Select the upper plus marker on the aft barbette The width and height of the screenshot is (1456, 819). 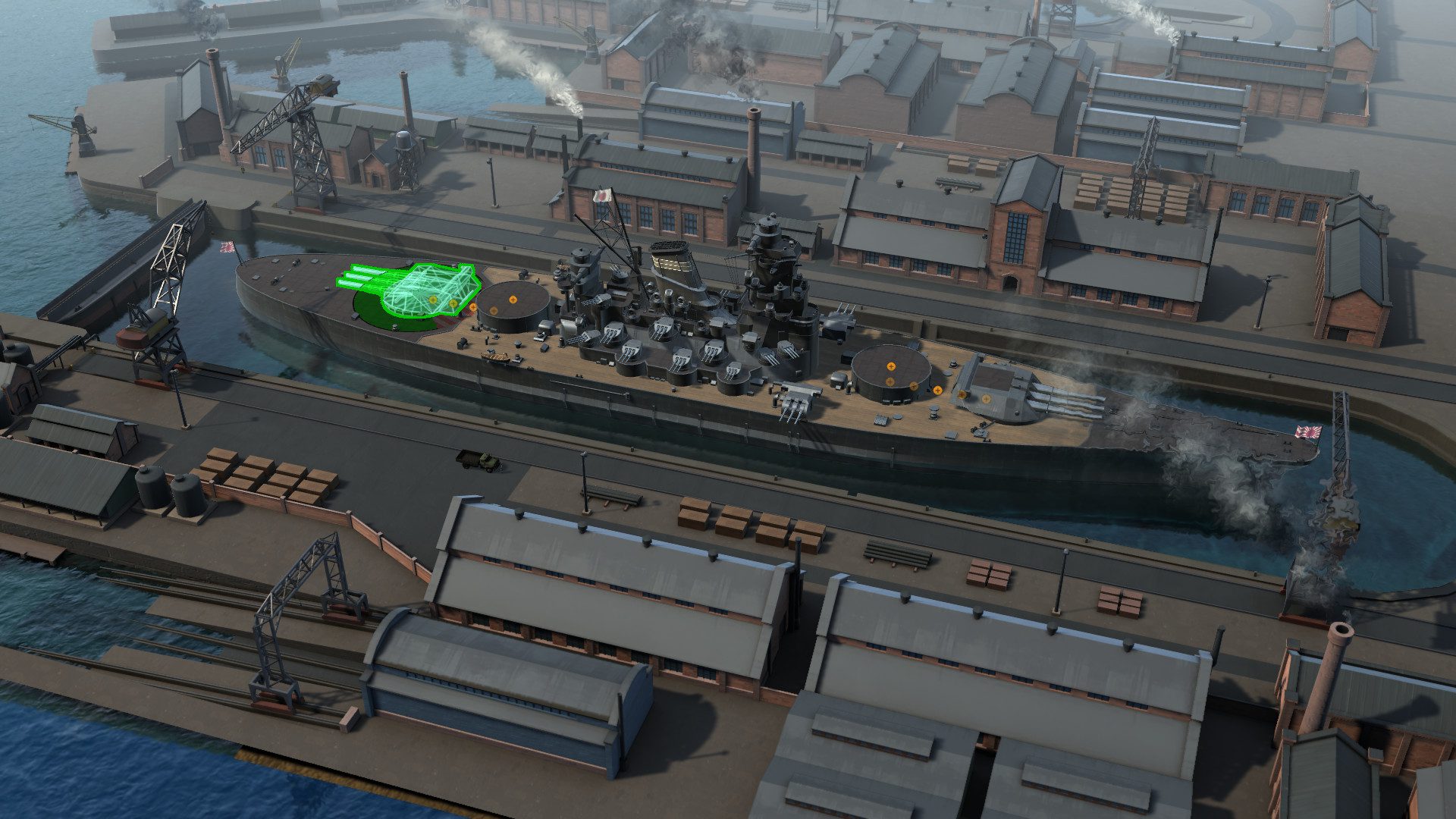coord(891,367)
